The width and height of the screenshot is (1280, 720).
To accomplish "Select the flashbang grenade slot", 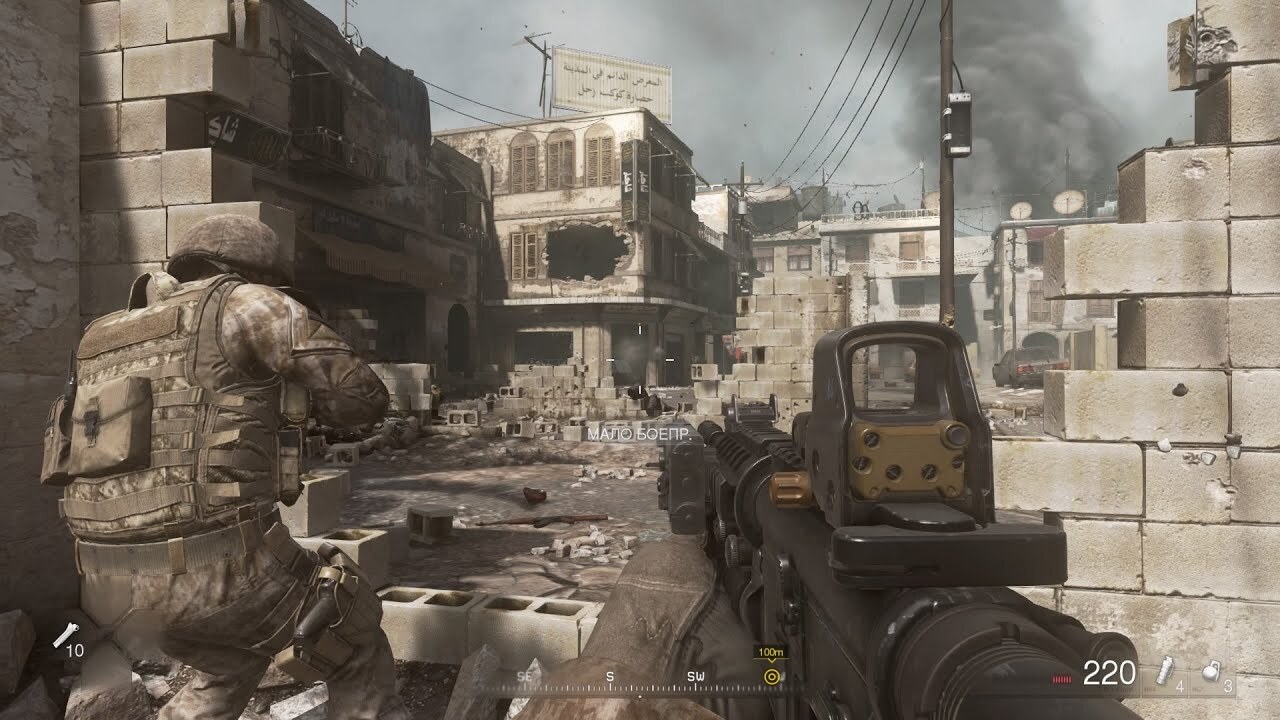I will pos(1165,673).
